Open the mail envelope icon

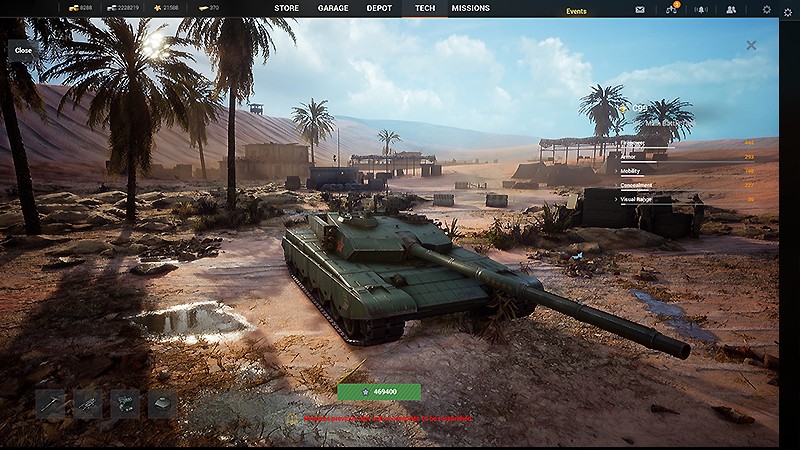click(640, 9)
